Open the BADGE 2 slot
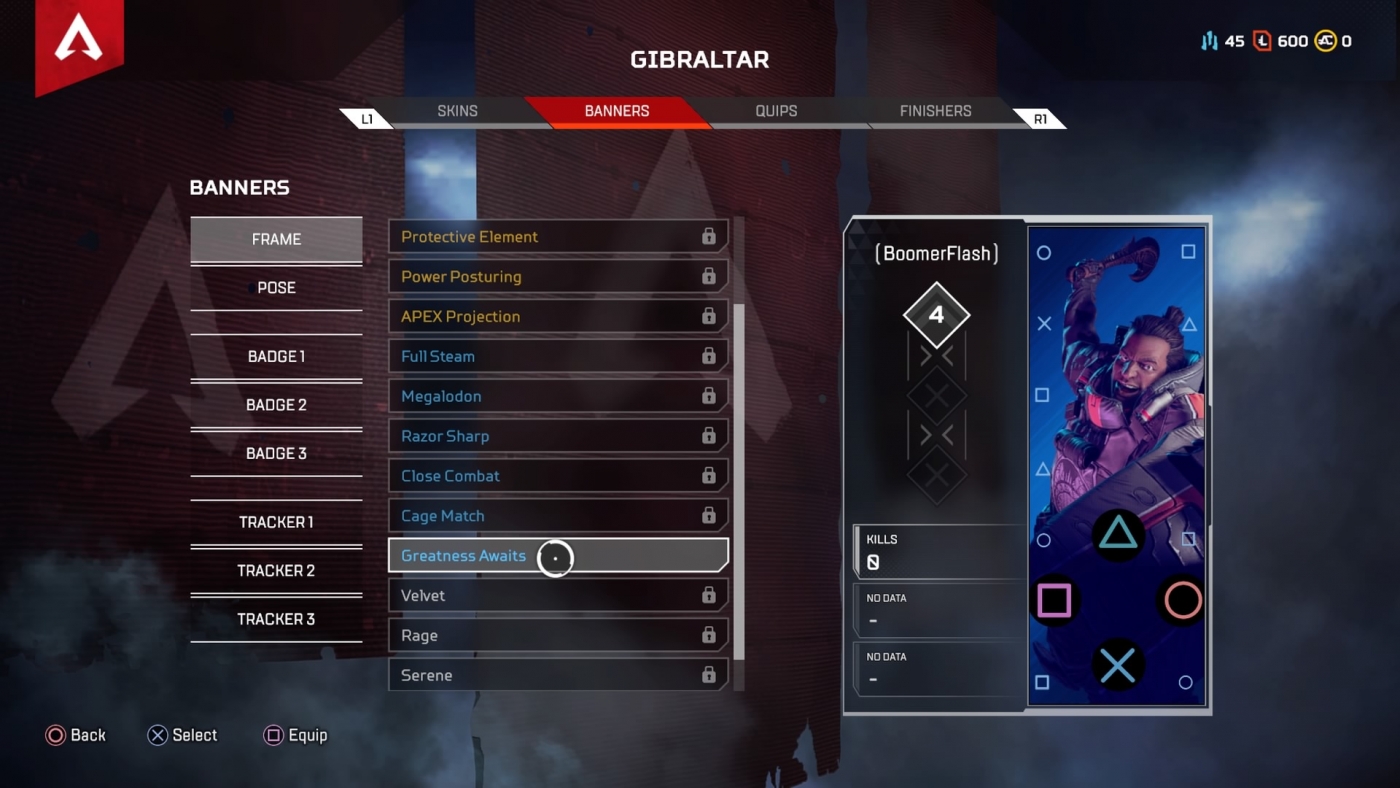Screen dimensions: 1400x788 276,404
